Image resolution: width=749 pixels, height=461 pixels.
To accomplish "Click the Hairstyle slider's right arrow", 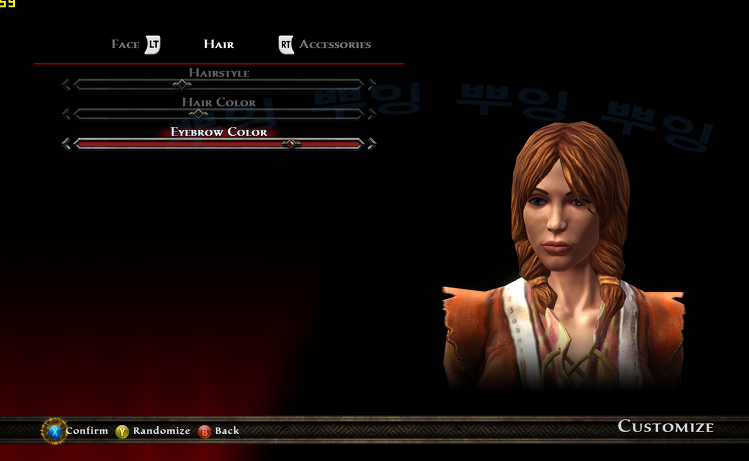I will pyautogui.click(x=371, y=85).
